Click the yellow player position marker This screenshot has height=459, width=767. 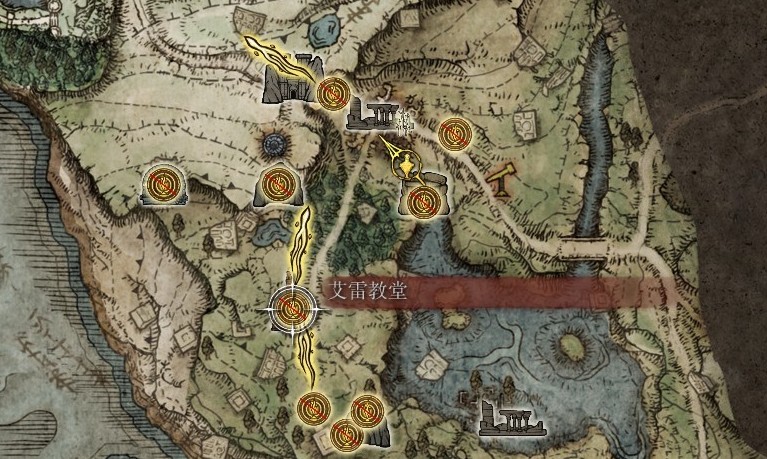point(406,165)
